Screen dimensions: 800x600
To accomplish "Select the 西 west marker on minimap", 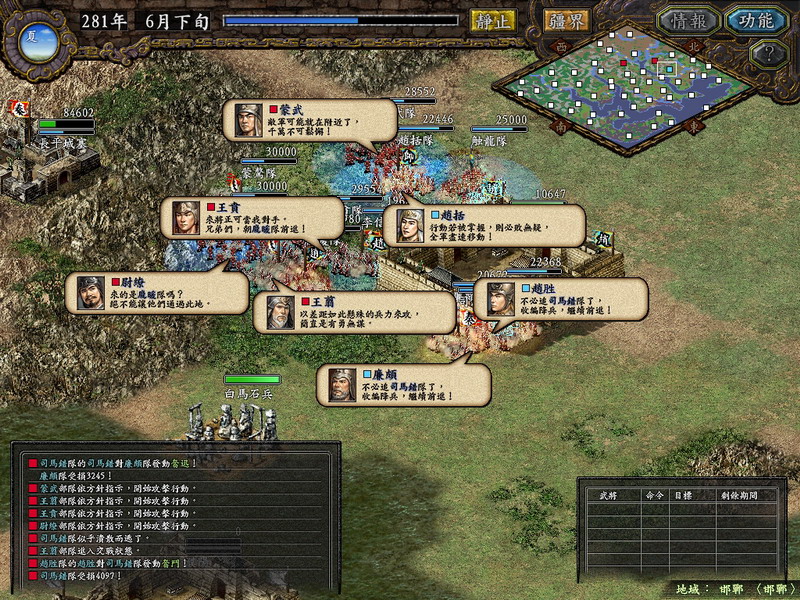I will tap(561, 46).
